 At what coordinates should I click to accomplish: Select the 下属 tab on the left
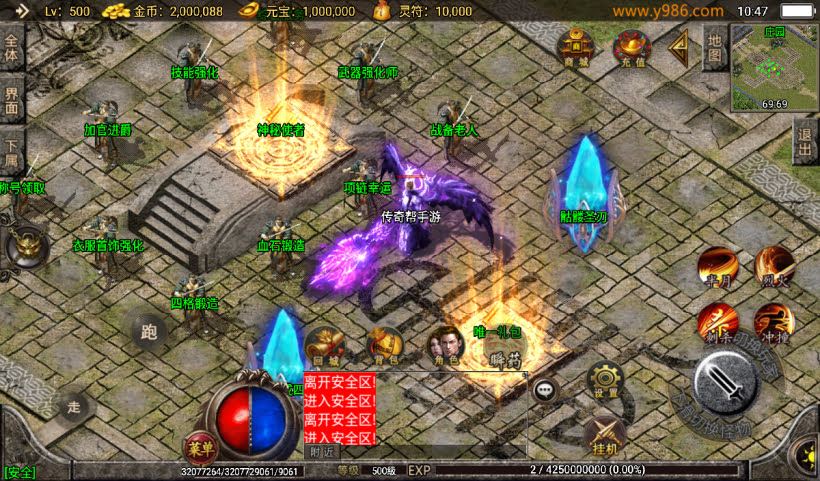(12, 148)
